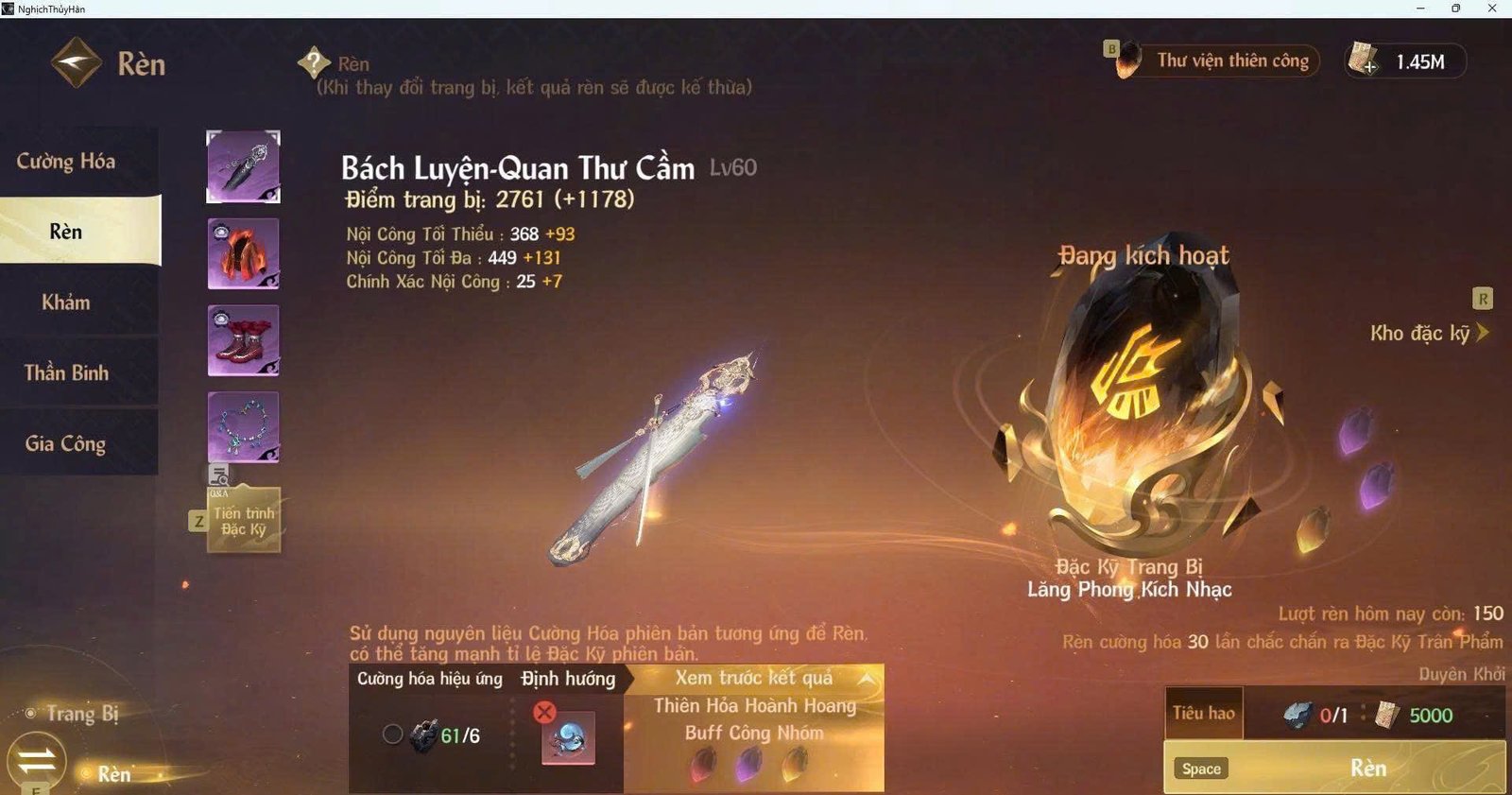Expand the Tiến trình Đặc Kỳ panel

[x=244, y=520]
